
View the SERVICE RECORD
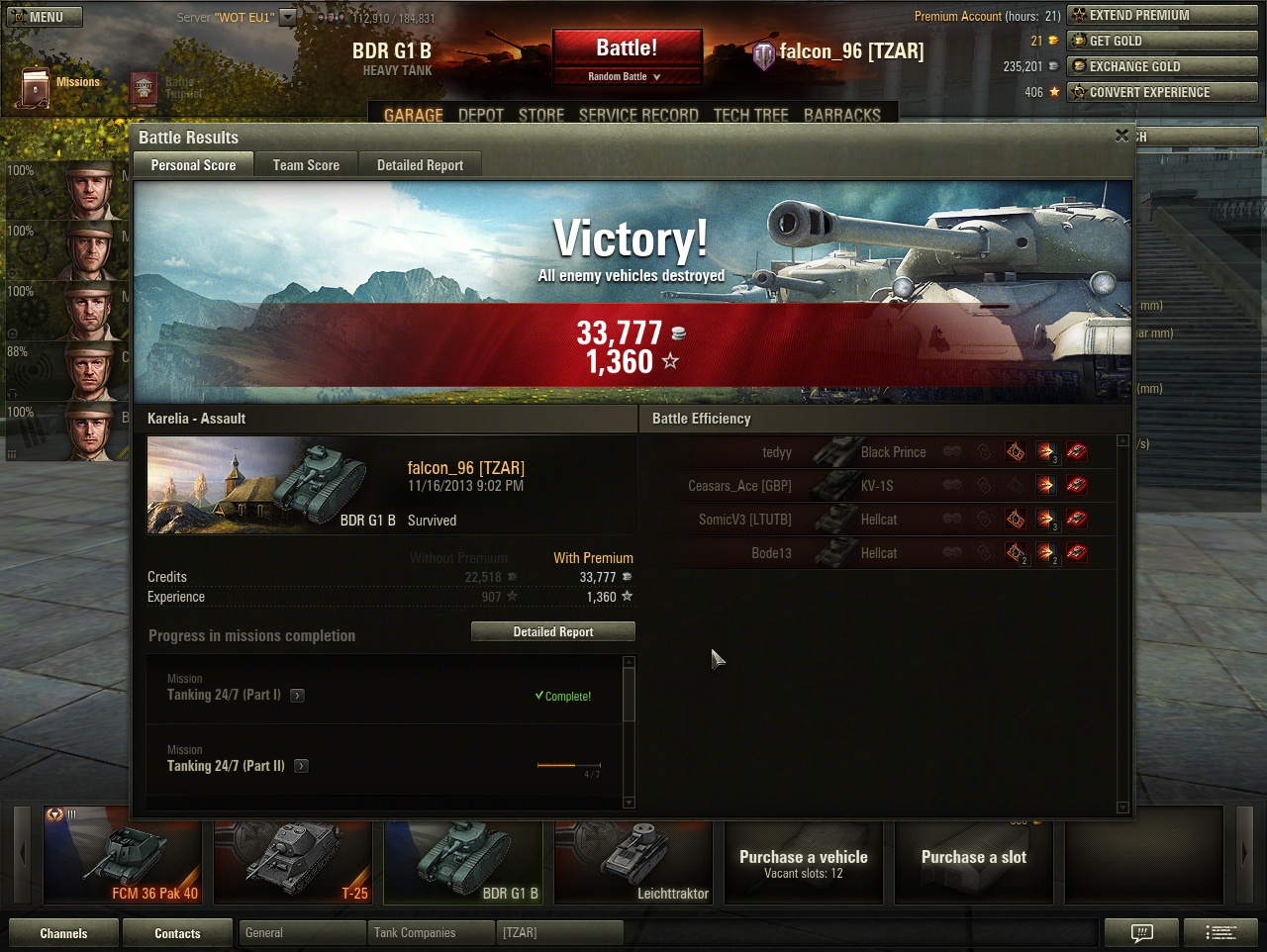pyautogui.click(x=638, y=115)
